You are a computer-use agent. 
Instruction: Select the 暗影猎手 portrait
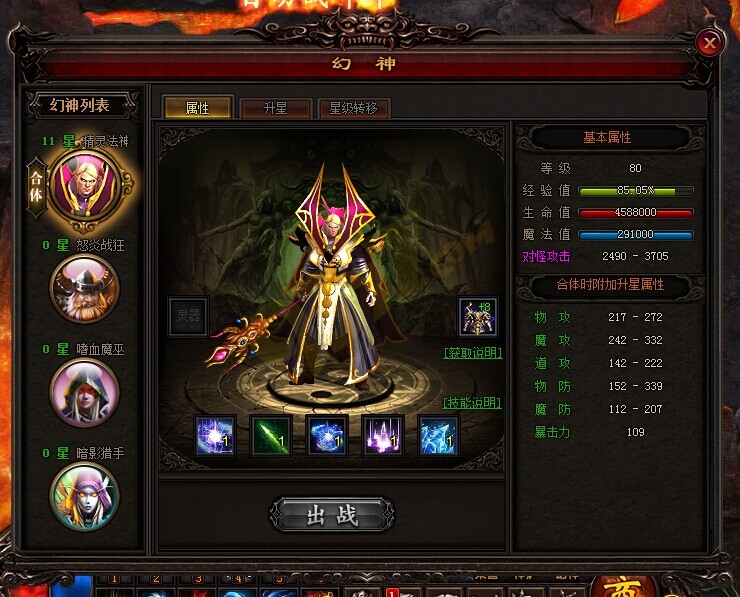coord(85,495)
